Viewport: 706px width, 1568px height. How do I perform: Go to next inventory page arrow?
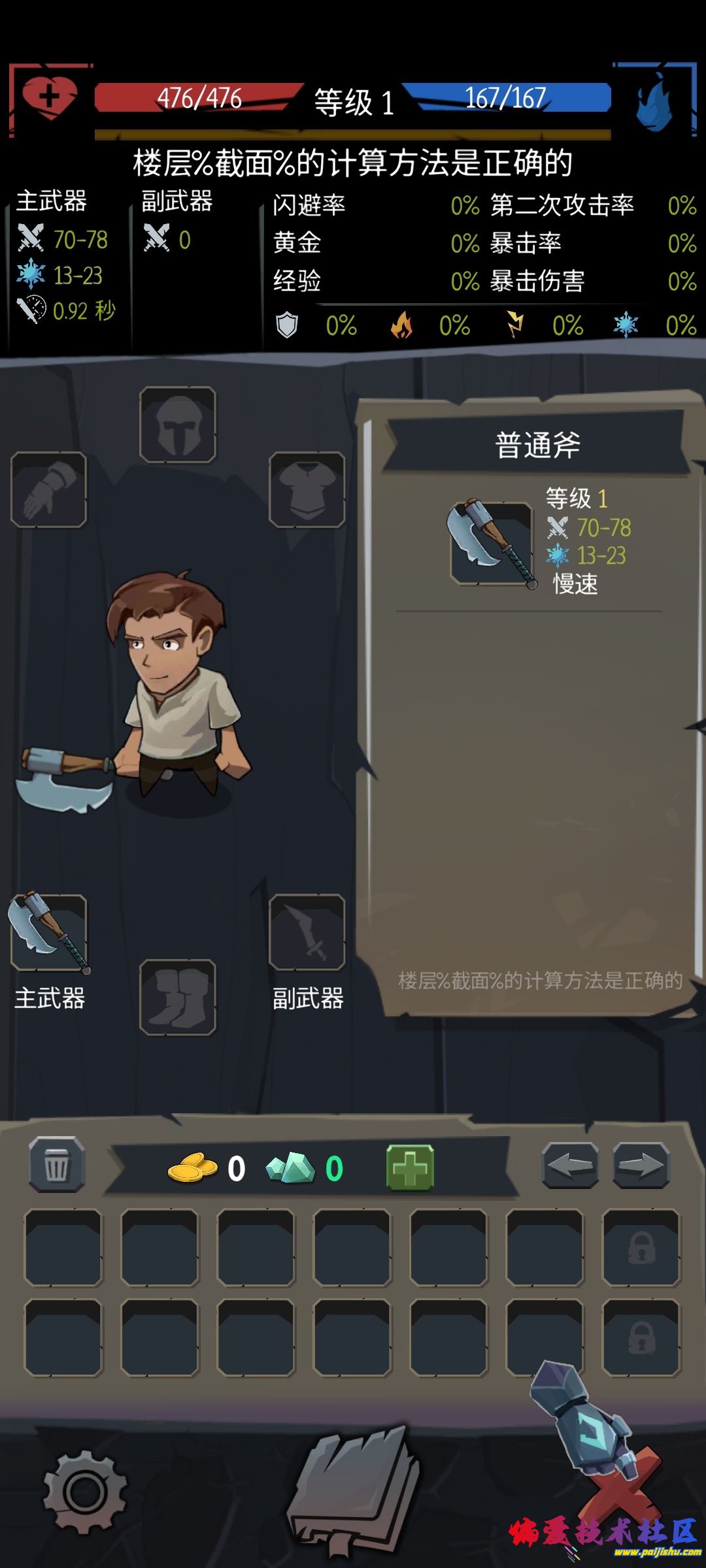click(641, 1165)
